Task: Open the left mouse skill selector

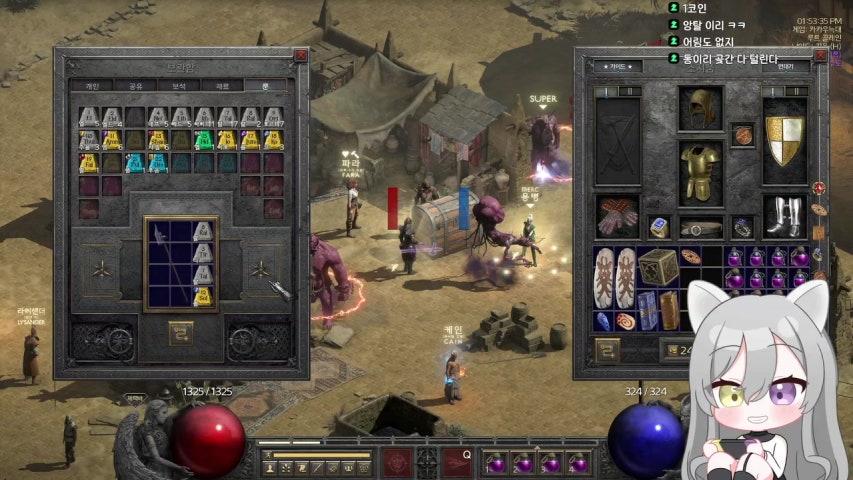Action: 398,462
